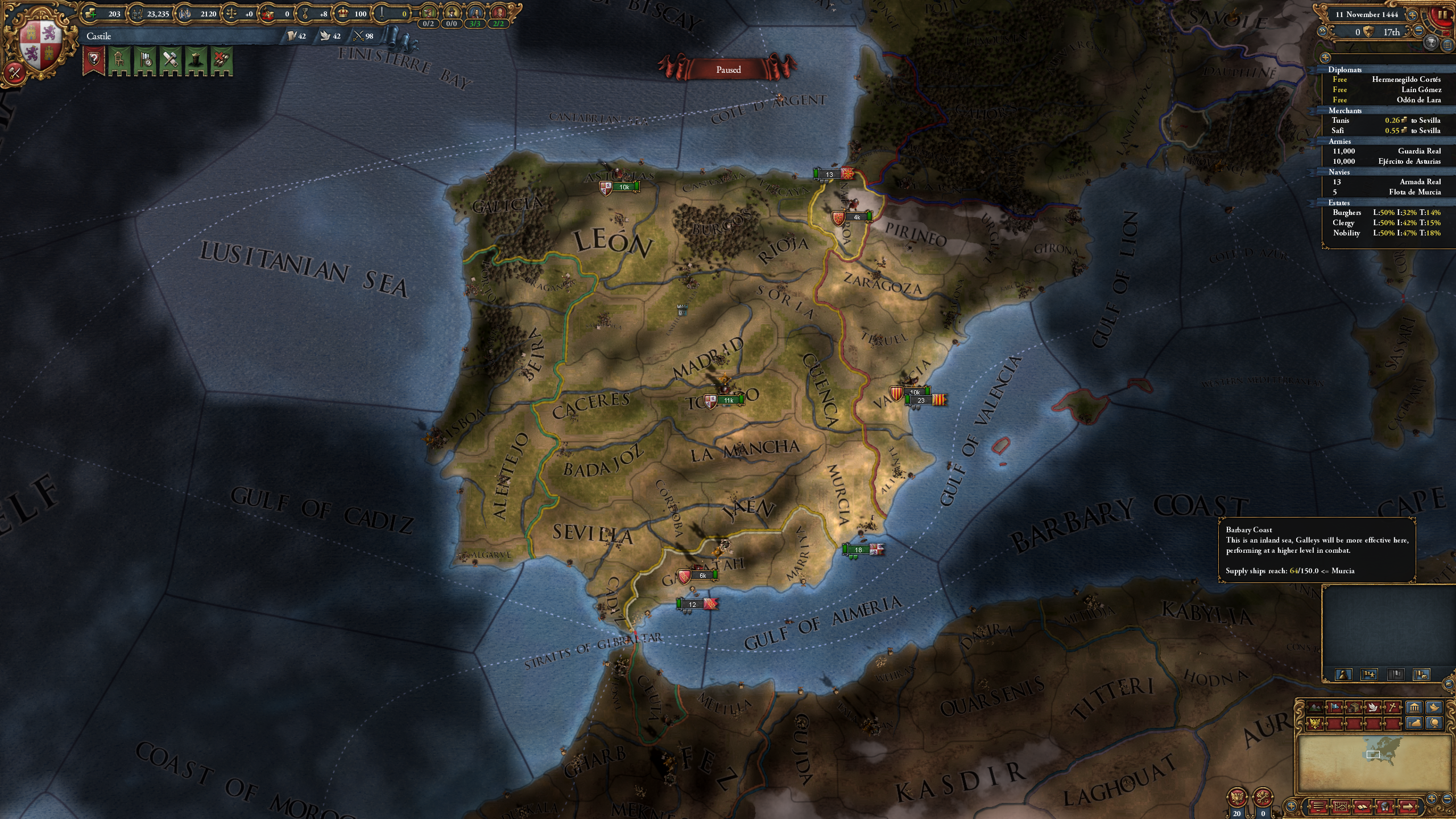Viewport: 1456px width, 819px height.
Task: Open the ledger graph button
Action: click(x=1341, y=806)
